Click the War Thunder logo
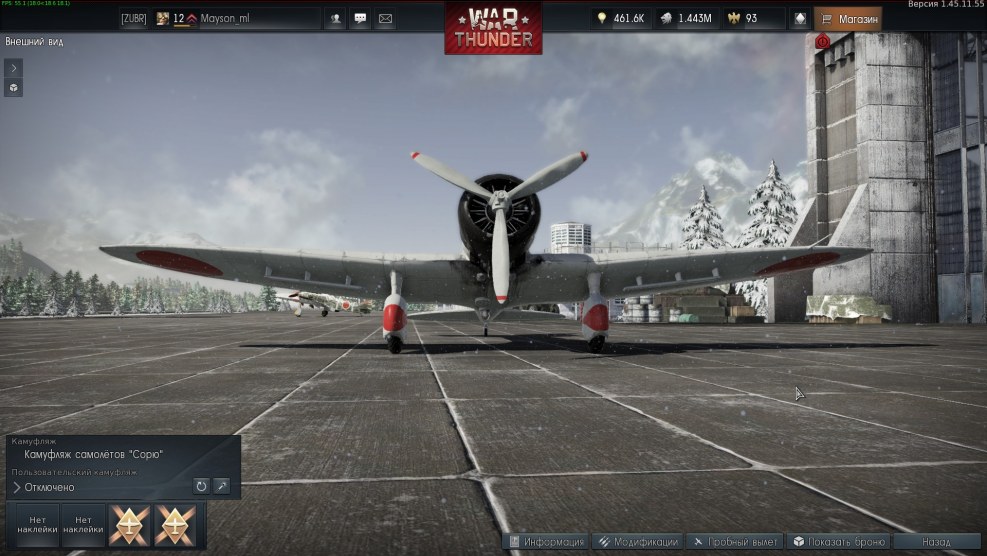This screenshot has width=987, height=556. pyautogui.click(x=493, y=28)
